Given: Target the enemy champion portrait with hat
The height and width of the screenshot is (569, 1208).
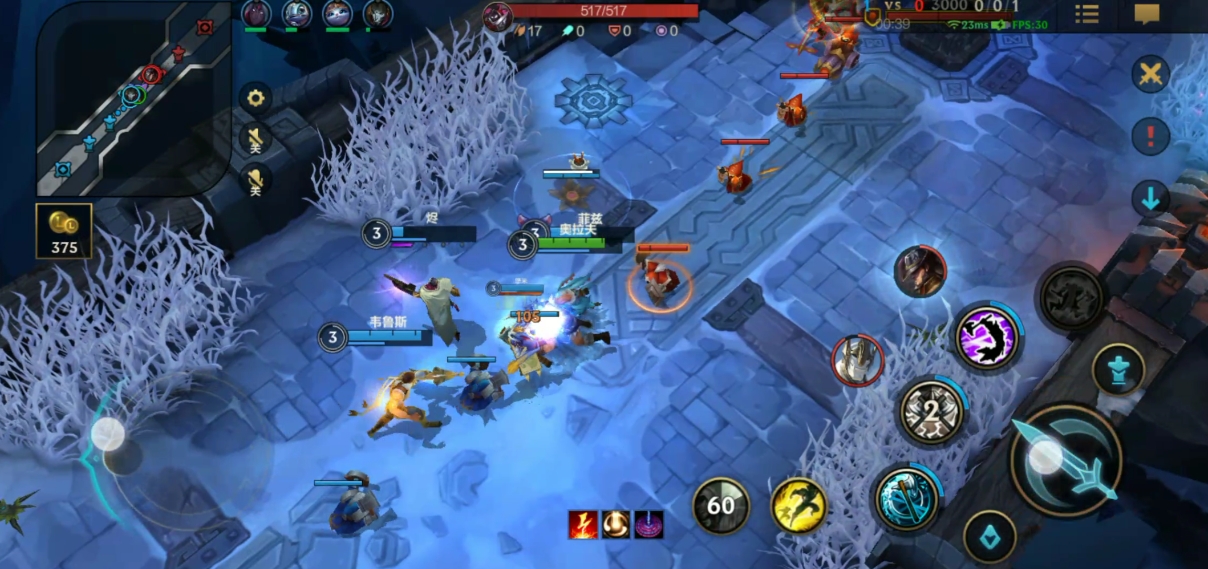Looking at the screenshot, I should (920, 271).
